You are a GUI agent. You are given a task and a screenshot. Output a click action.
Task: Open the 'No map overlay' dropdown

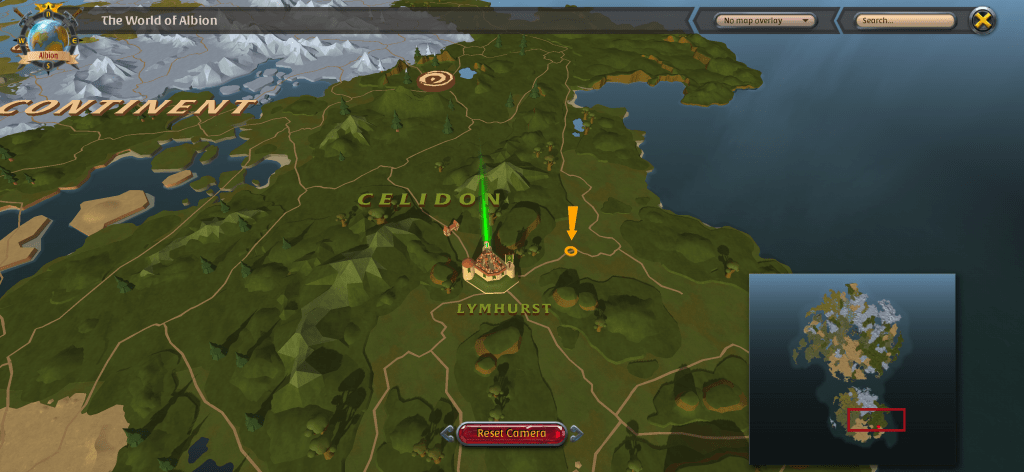(x=766, y=20)
